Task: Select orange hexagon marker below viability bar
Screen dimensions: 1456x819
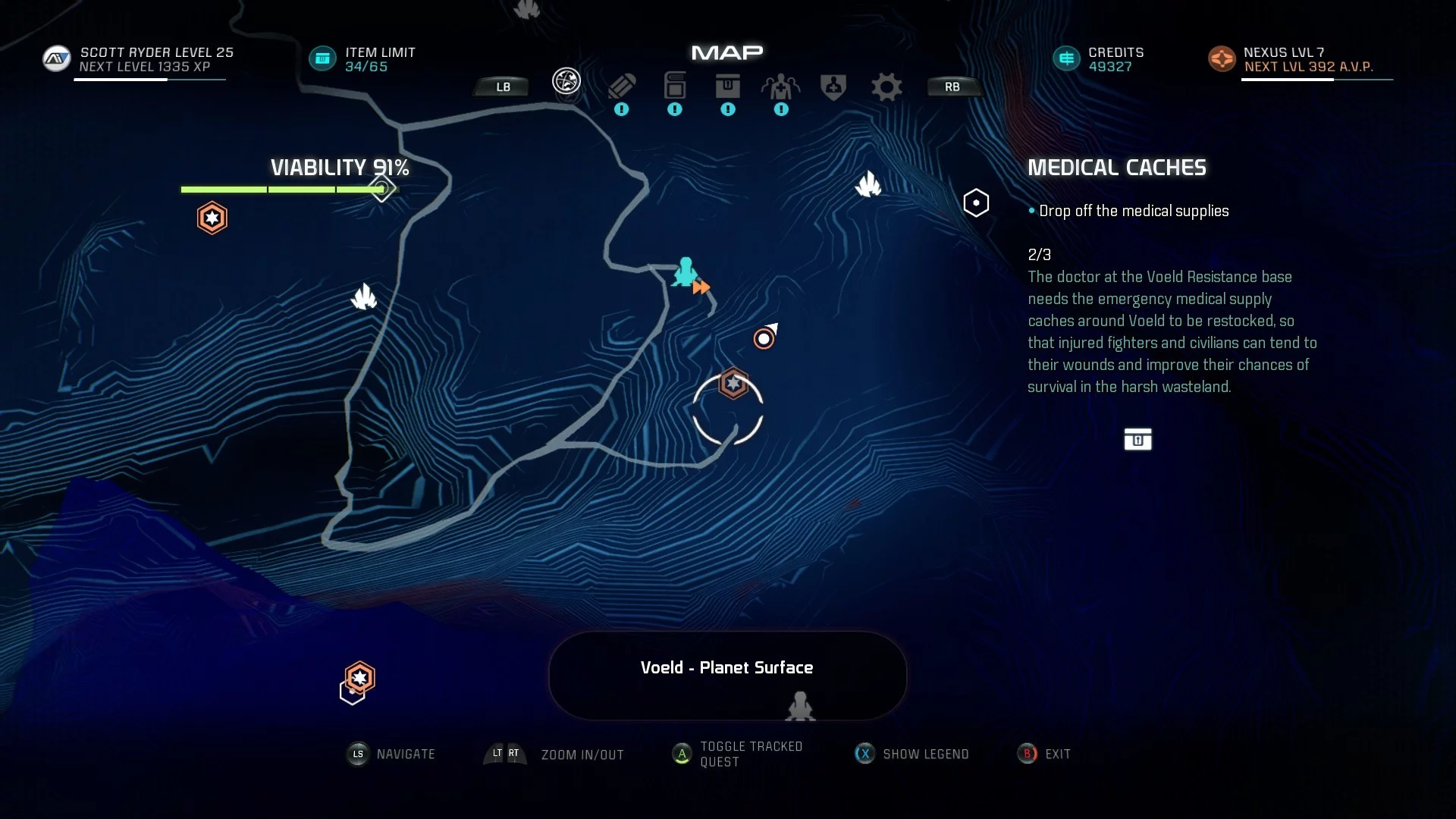Action: click(x=212, y=218)
